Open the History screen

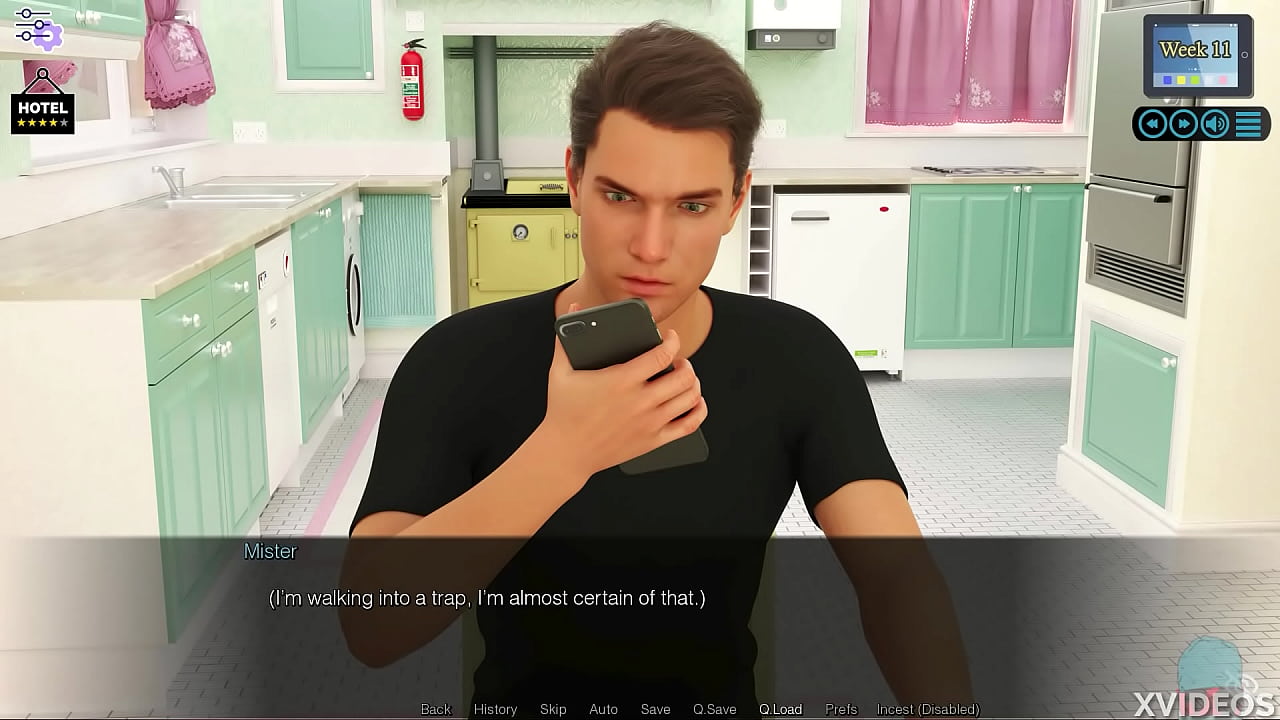[495, 709]
